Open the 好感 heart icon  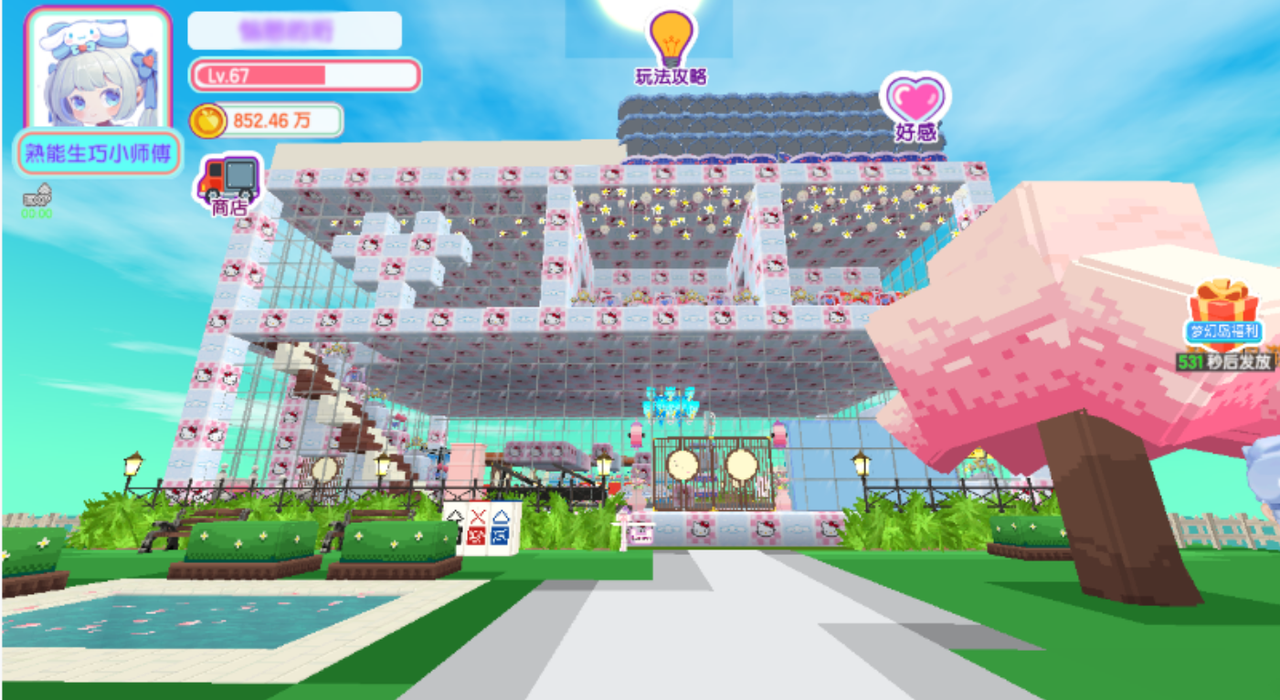[x=915, y=104]
